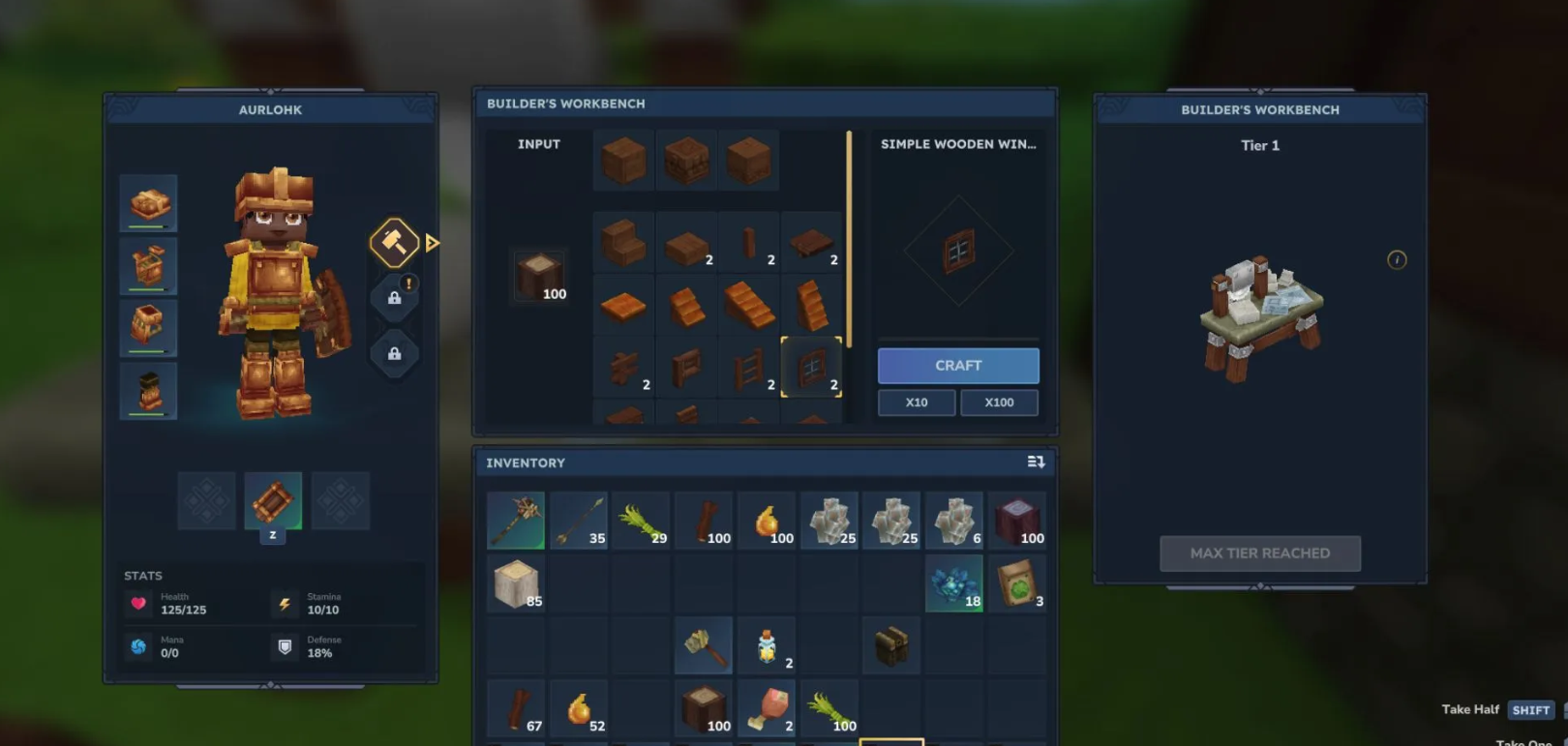1568x746 pixels.
Task: Select the equipped chest armor slot
Action: click(x=148, y=265)
